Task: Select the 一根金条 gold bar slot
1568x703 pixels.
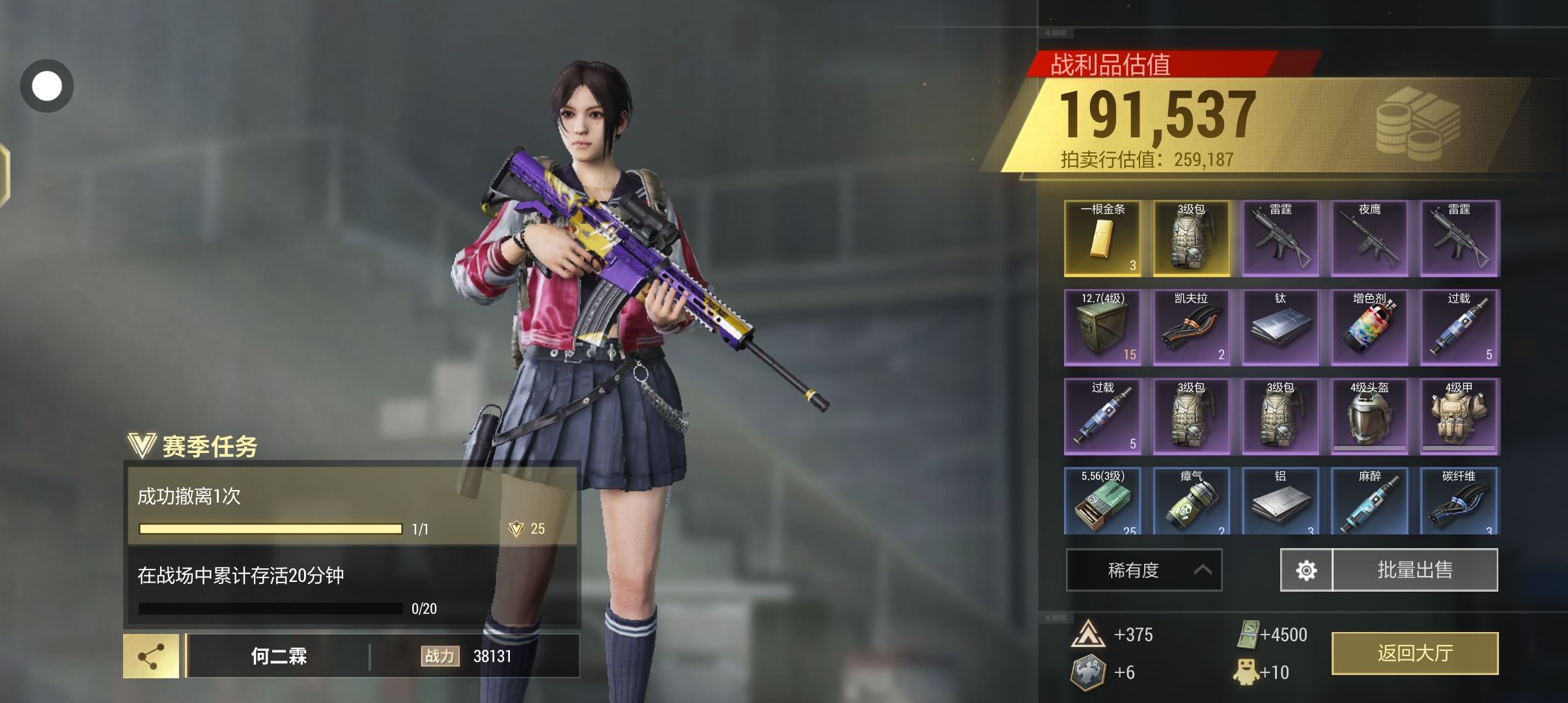Action: click(1102, 238)
